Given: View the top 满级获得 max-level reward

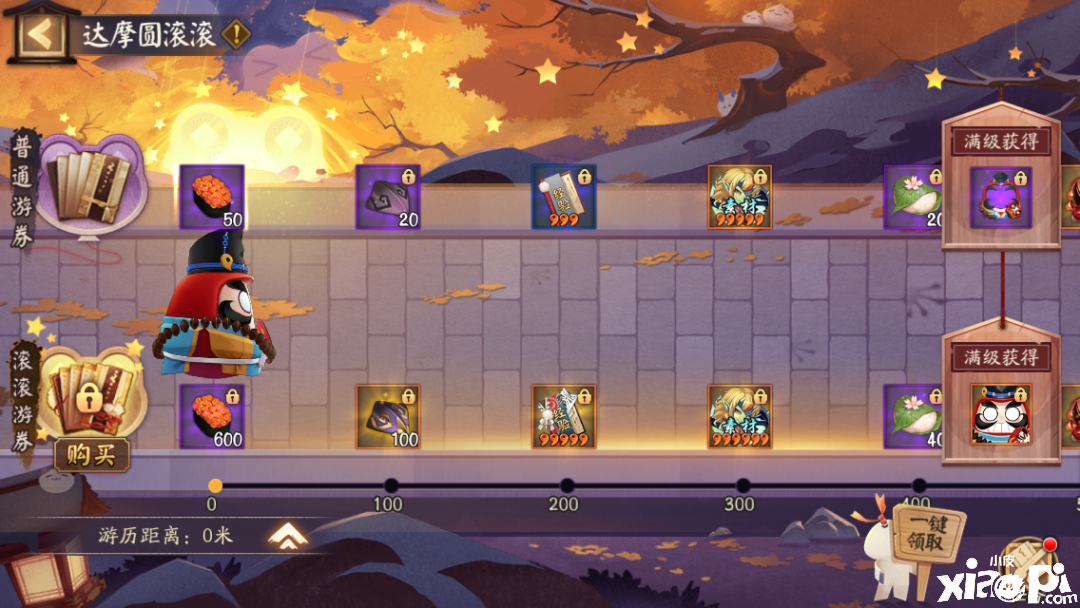Looking at the screenshot, I should 1001,198.
